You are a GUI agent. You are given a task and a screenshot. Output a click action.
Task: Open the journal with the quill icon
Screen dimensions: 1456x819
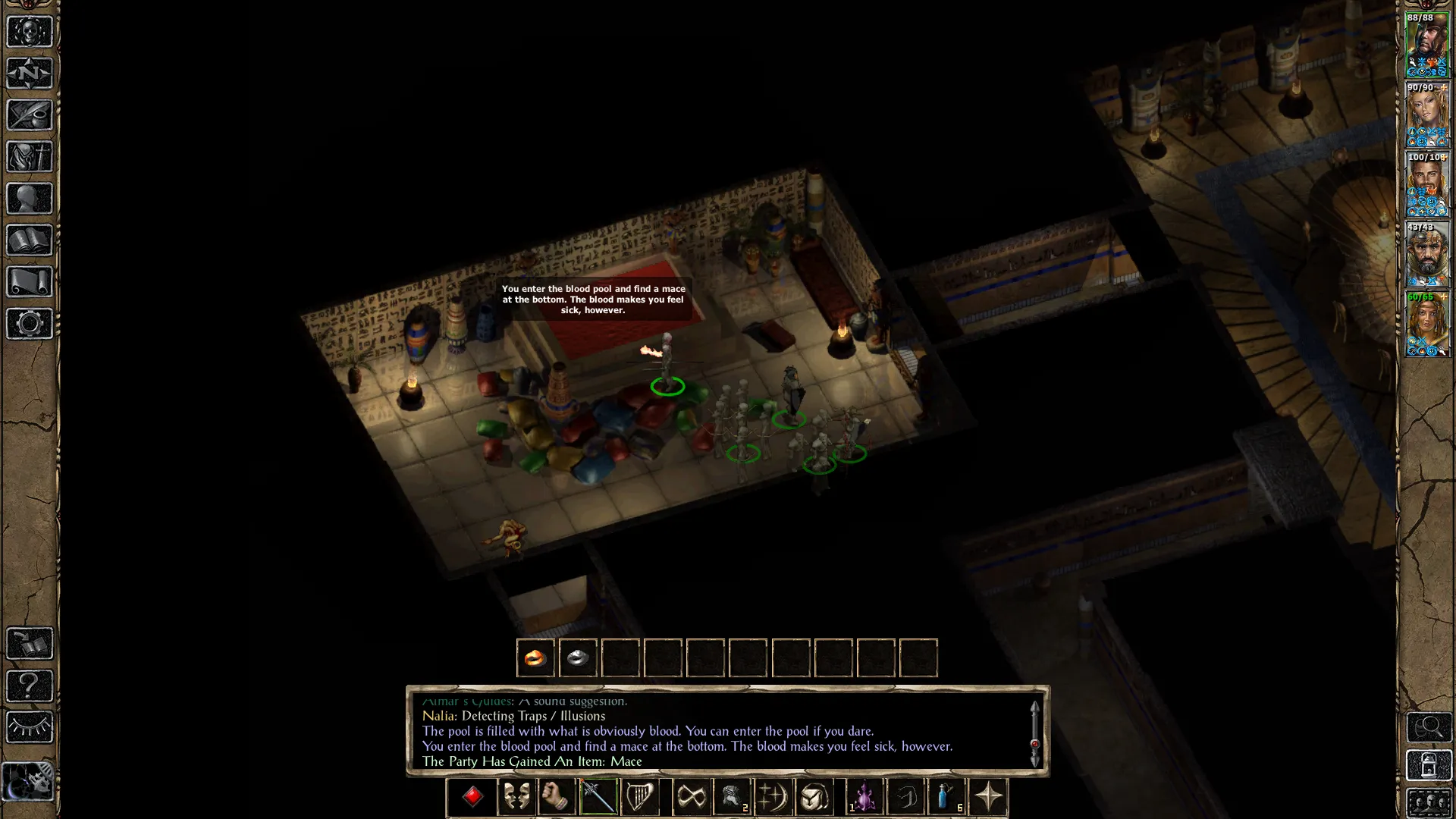[30, 115]
